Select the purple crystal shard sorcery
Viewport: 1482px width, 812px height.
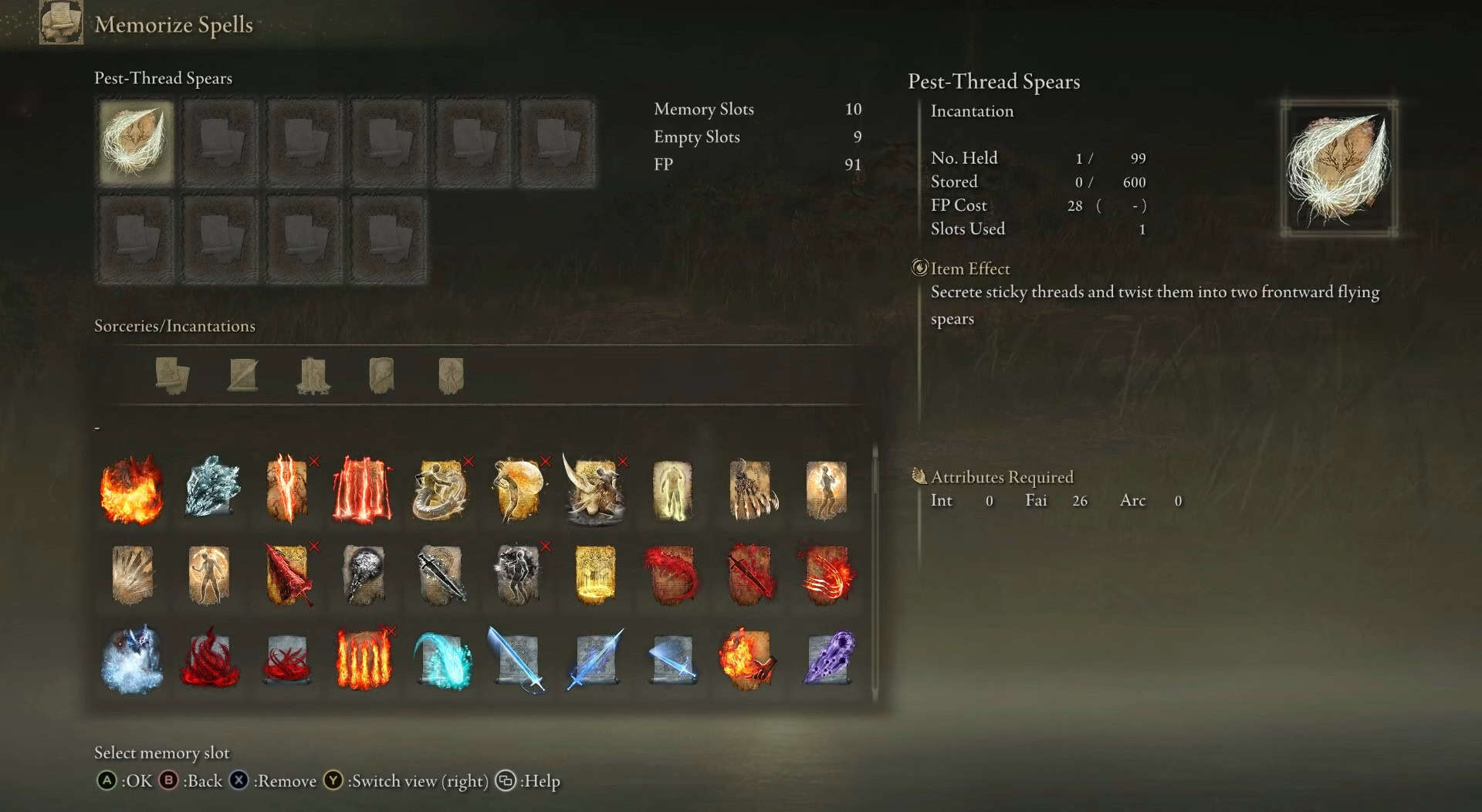827,660
